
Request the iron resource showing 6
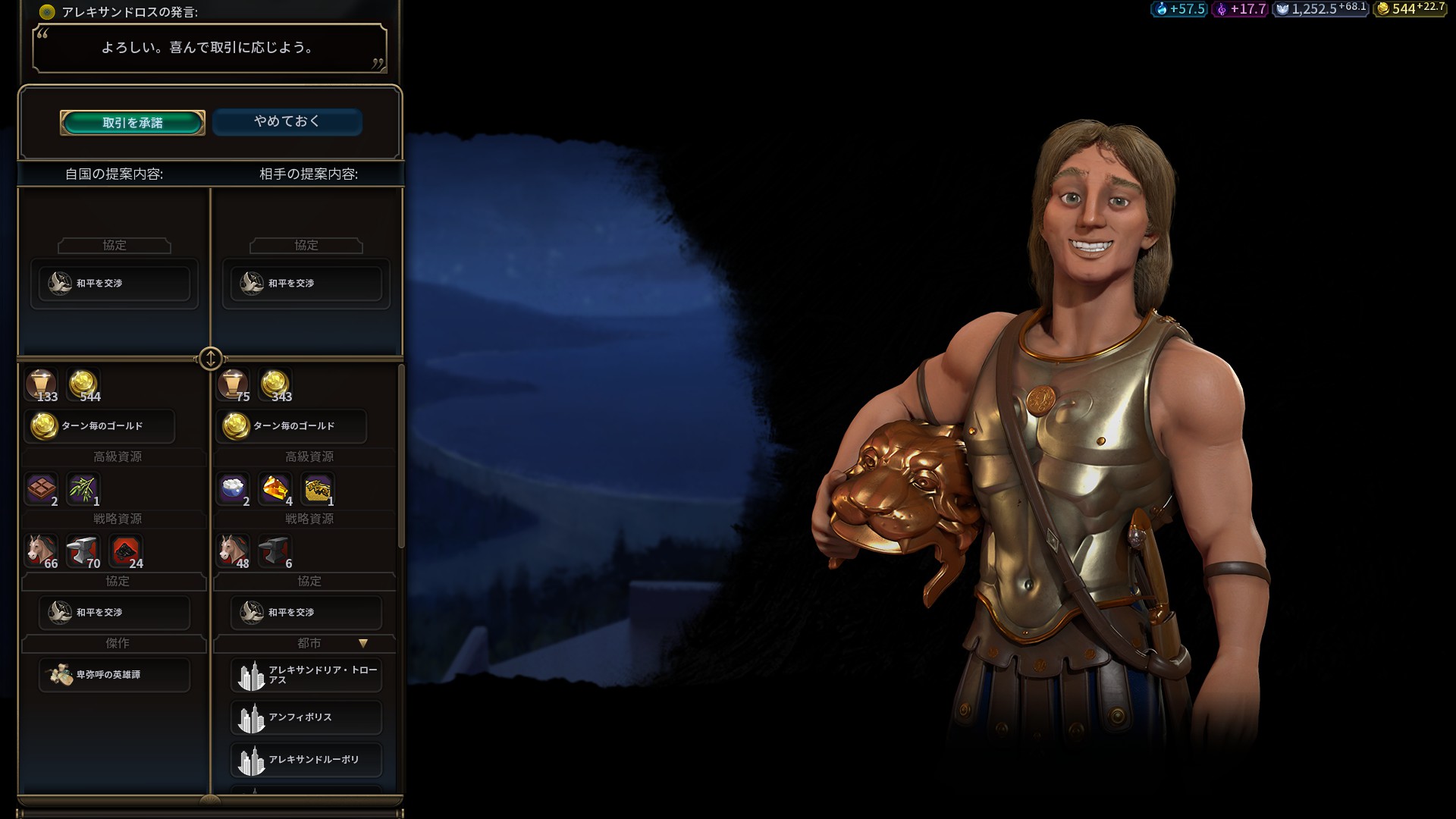275,551
